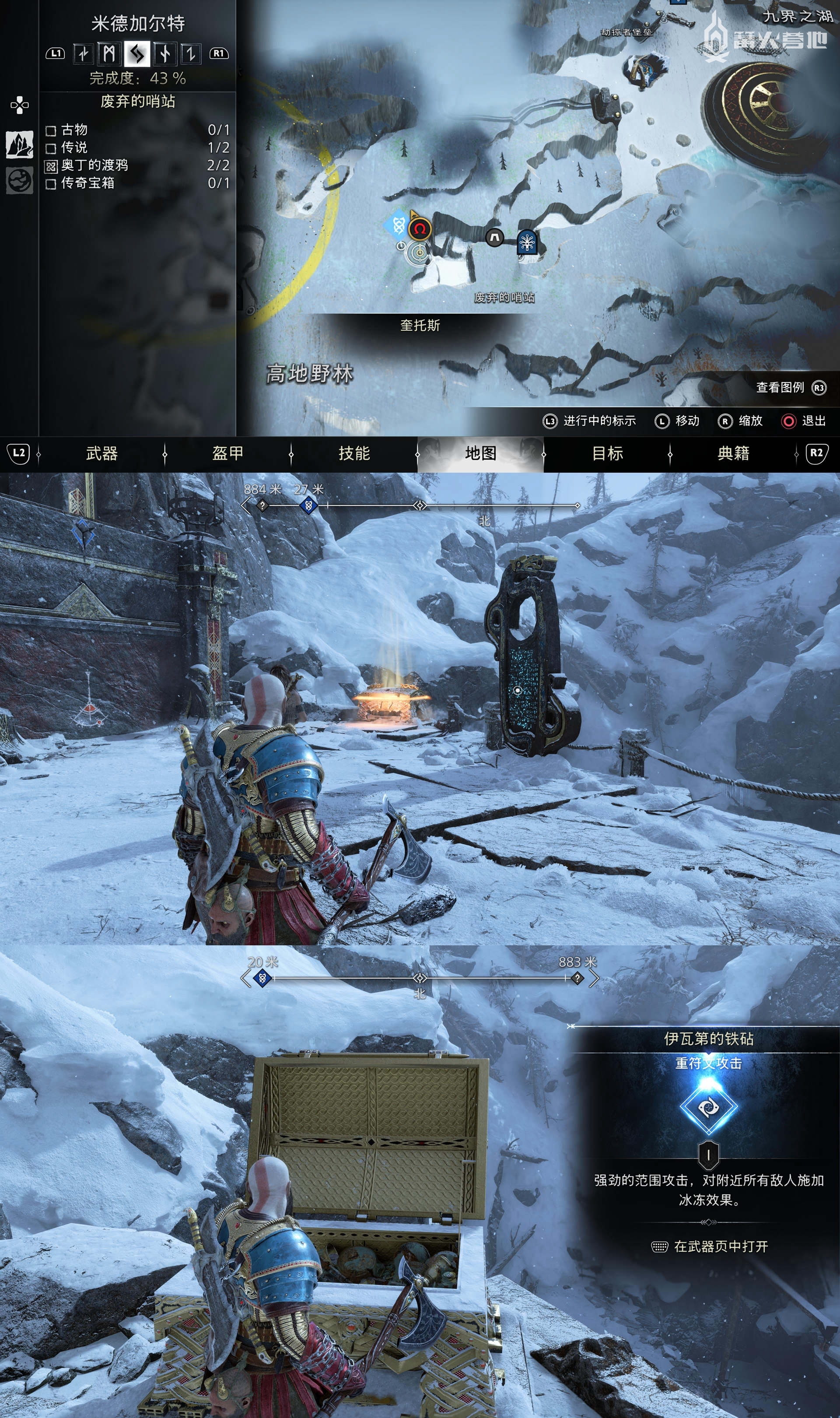Open the 查看图例 map legend
Image resolution: width=840 pixels, height=1418 pixels.
[790, 387]
